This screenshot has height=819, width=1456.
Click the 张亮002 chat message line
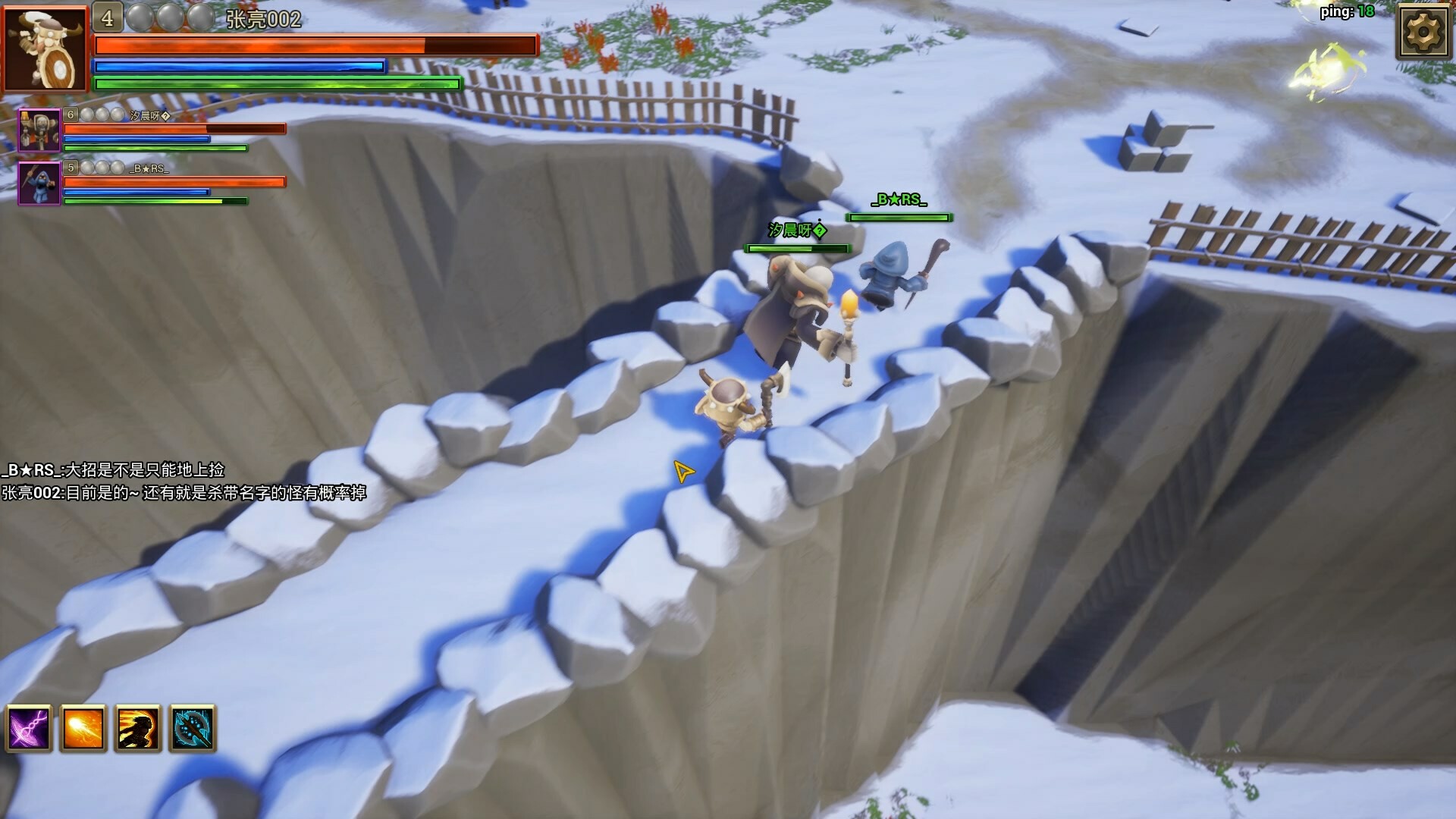coord(184,493)
